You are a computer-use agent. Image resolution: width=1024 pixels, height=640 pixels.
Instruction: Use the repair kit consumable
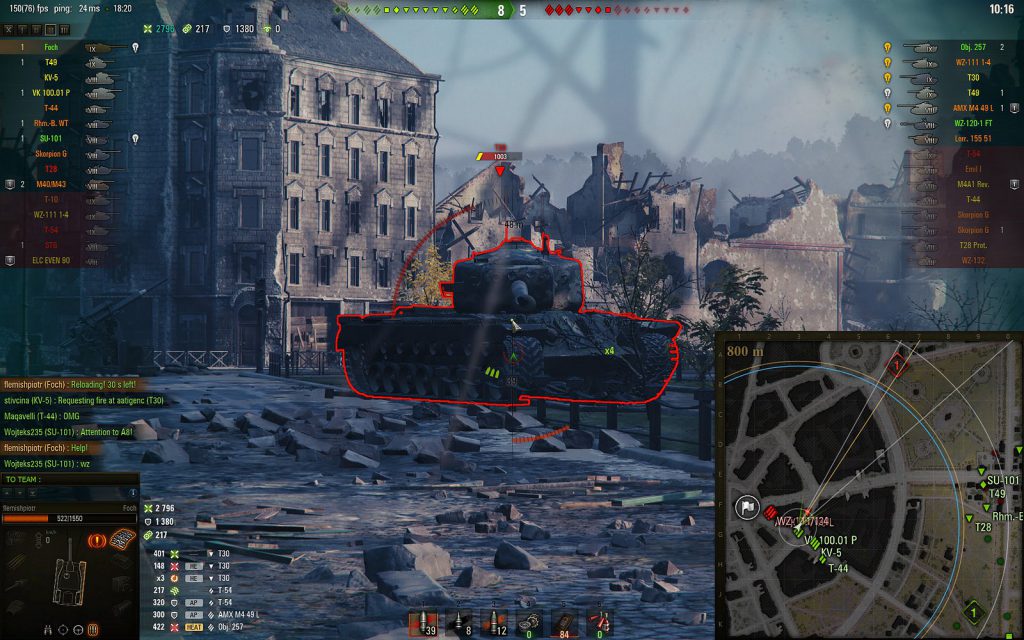(529, 622)
